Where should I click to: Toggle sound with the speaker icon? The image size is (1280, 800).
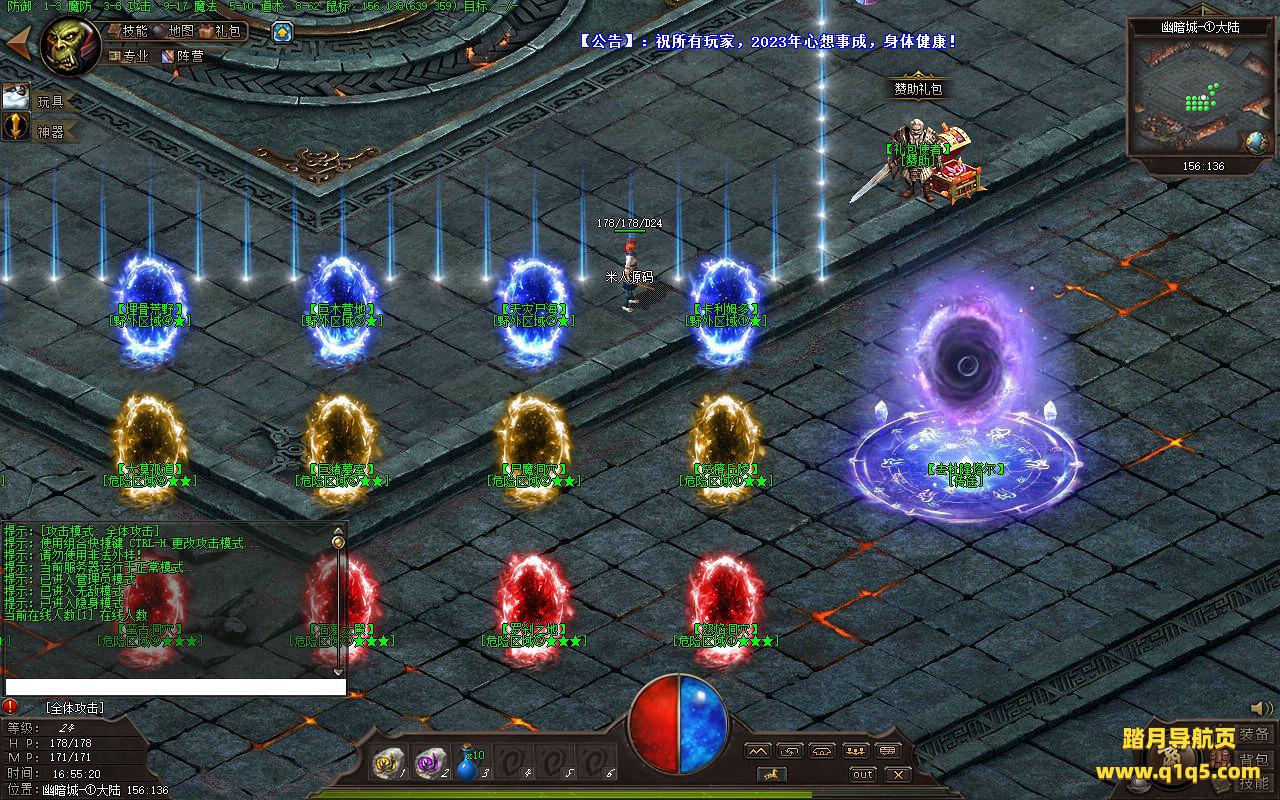tap(1261, 708)
